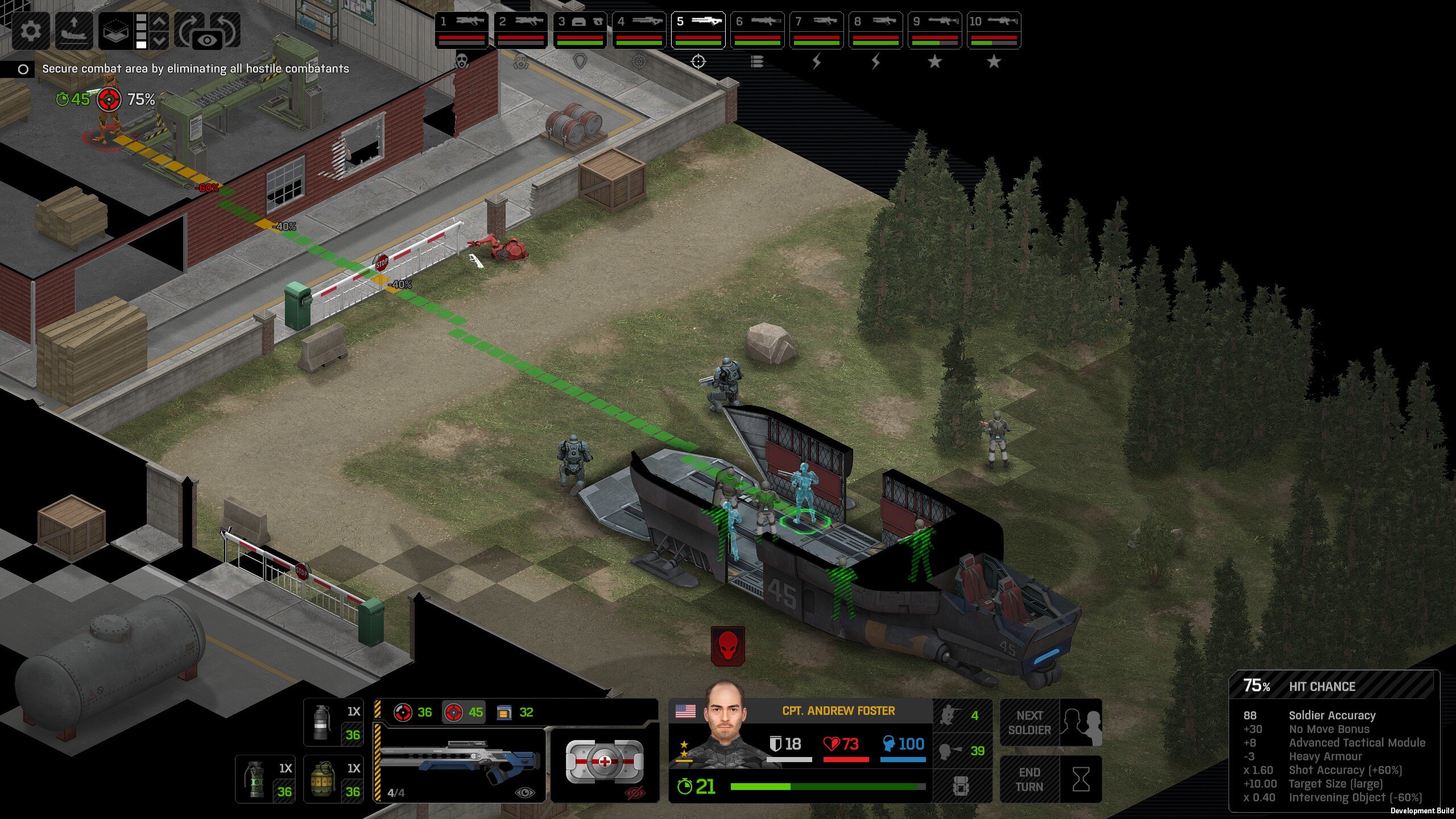This screenshot has width=1456, height=819.
Task: Choose the 45 TU aimed shot mode
Action: pos(464,712)
